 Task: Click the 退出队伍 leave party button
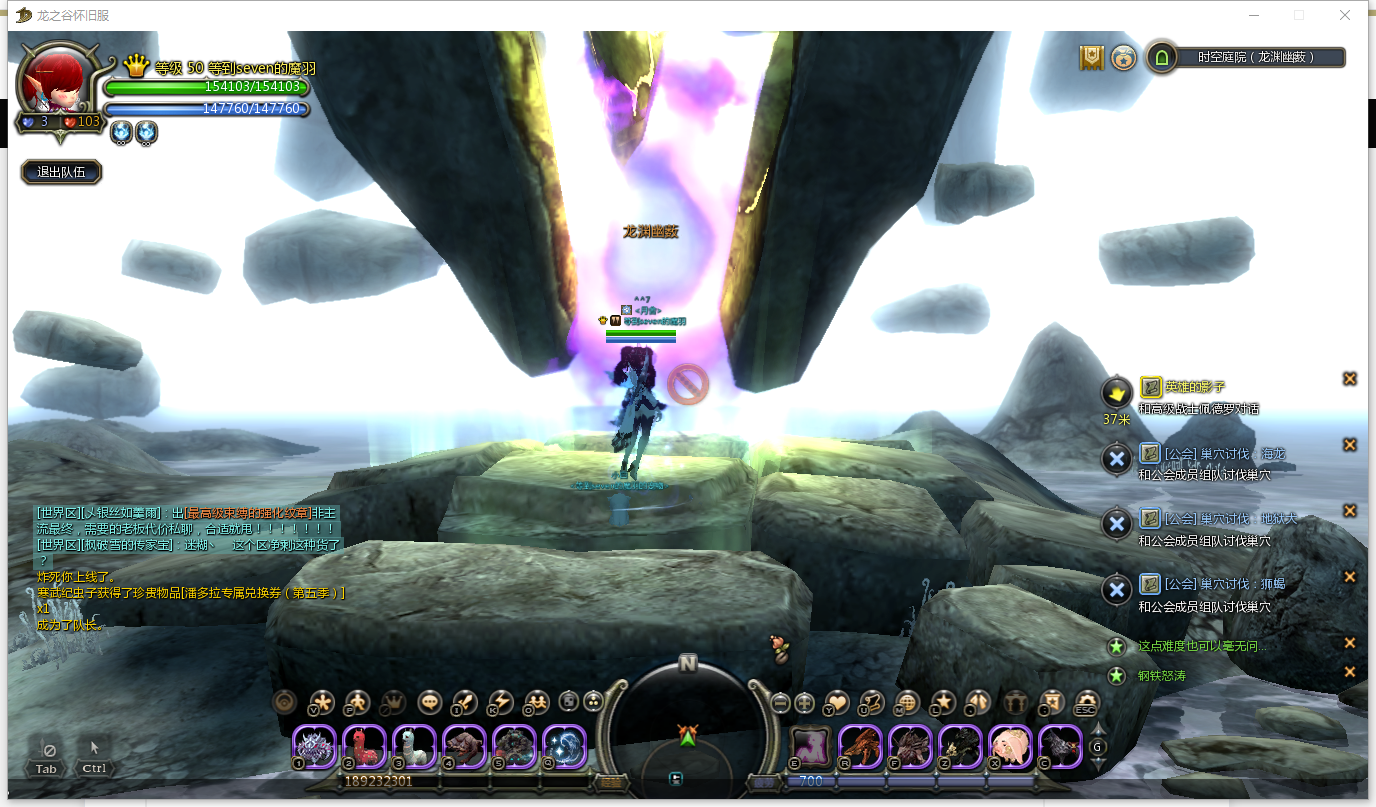point(61,172)
